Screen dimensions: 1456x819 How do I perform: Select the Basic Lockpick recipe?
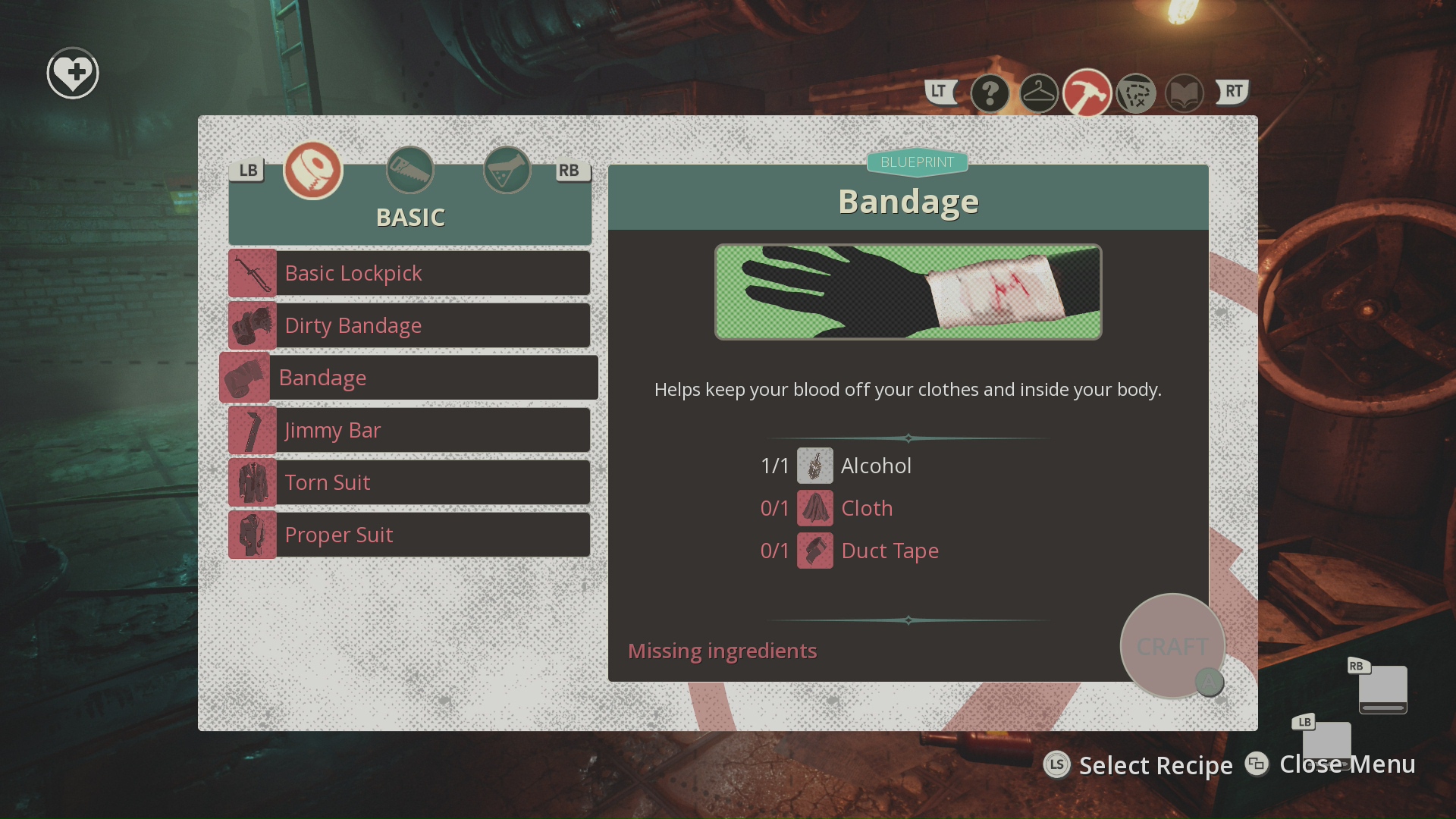[409, 273]
